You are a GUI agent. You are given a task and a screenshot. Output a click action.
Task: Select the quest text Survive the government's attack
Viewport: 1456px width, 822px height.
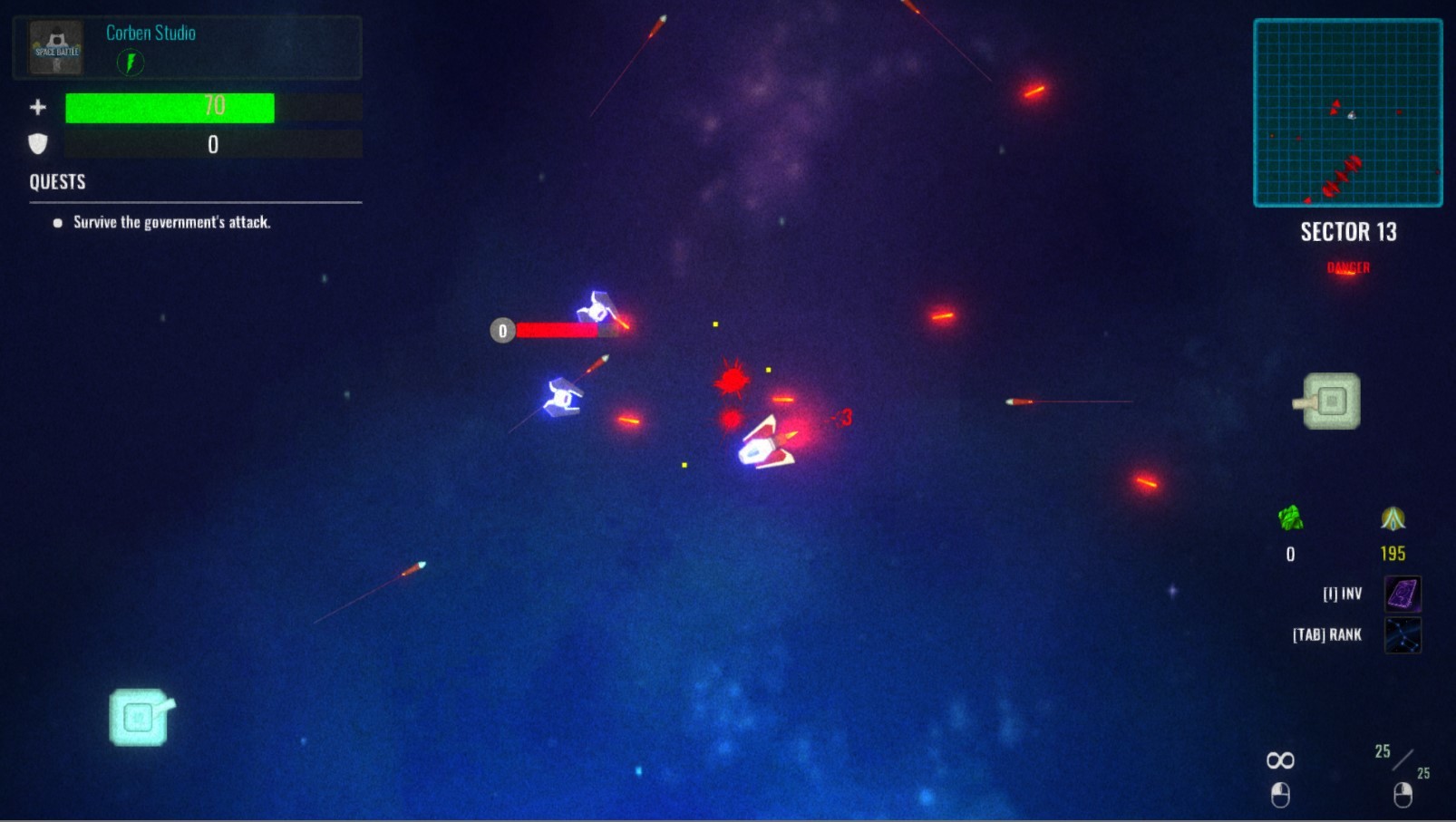[172, 221]
